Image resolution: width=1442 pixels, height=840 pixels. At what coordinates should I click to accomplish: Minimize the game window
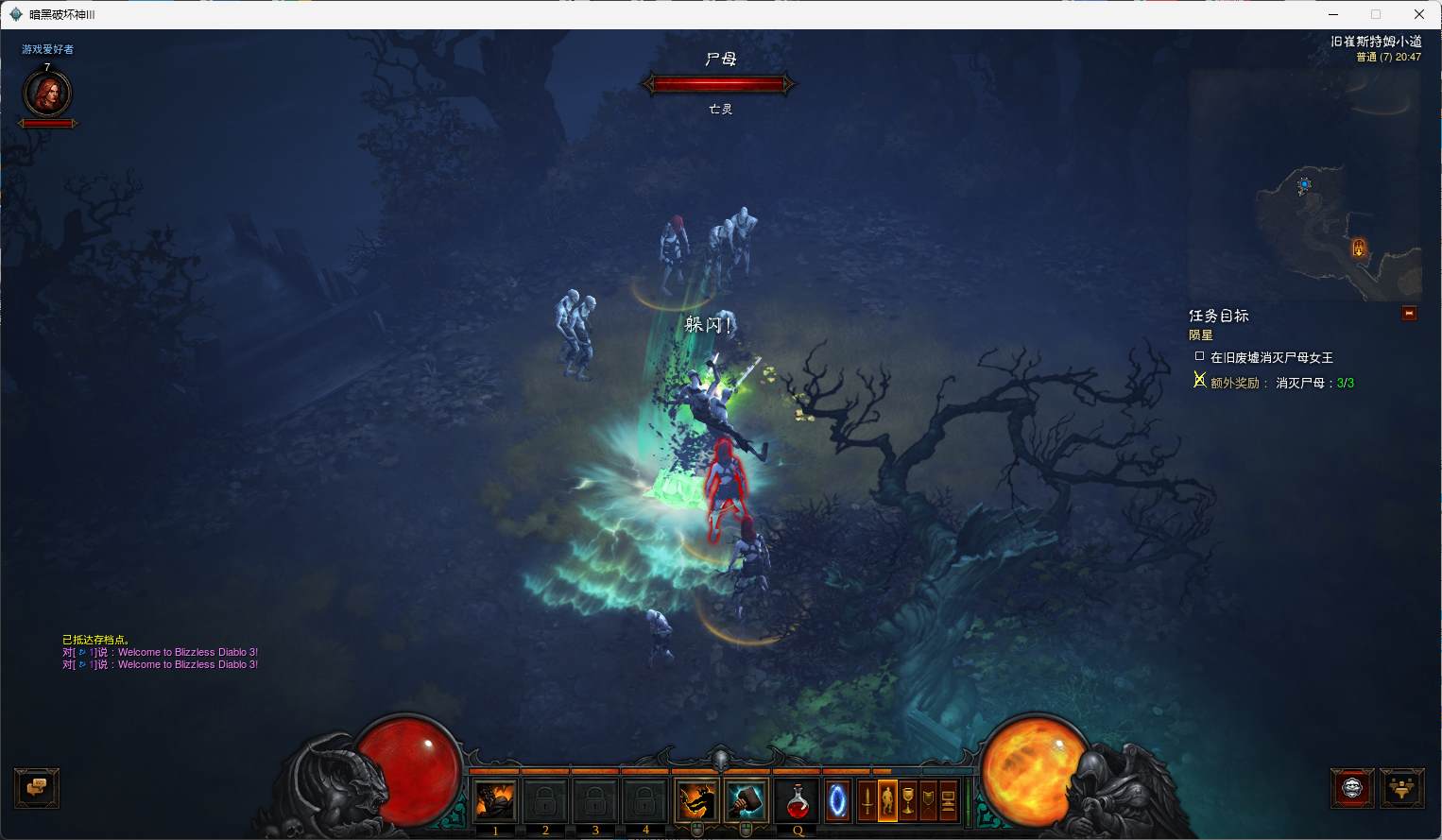(1332, 14)
